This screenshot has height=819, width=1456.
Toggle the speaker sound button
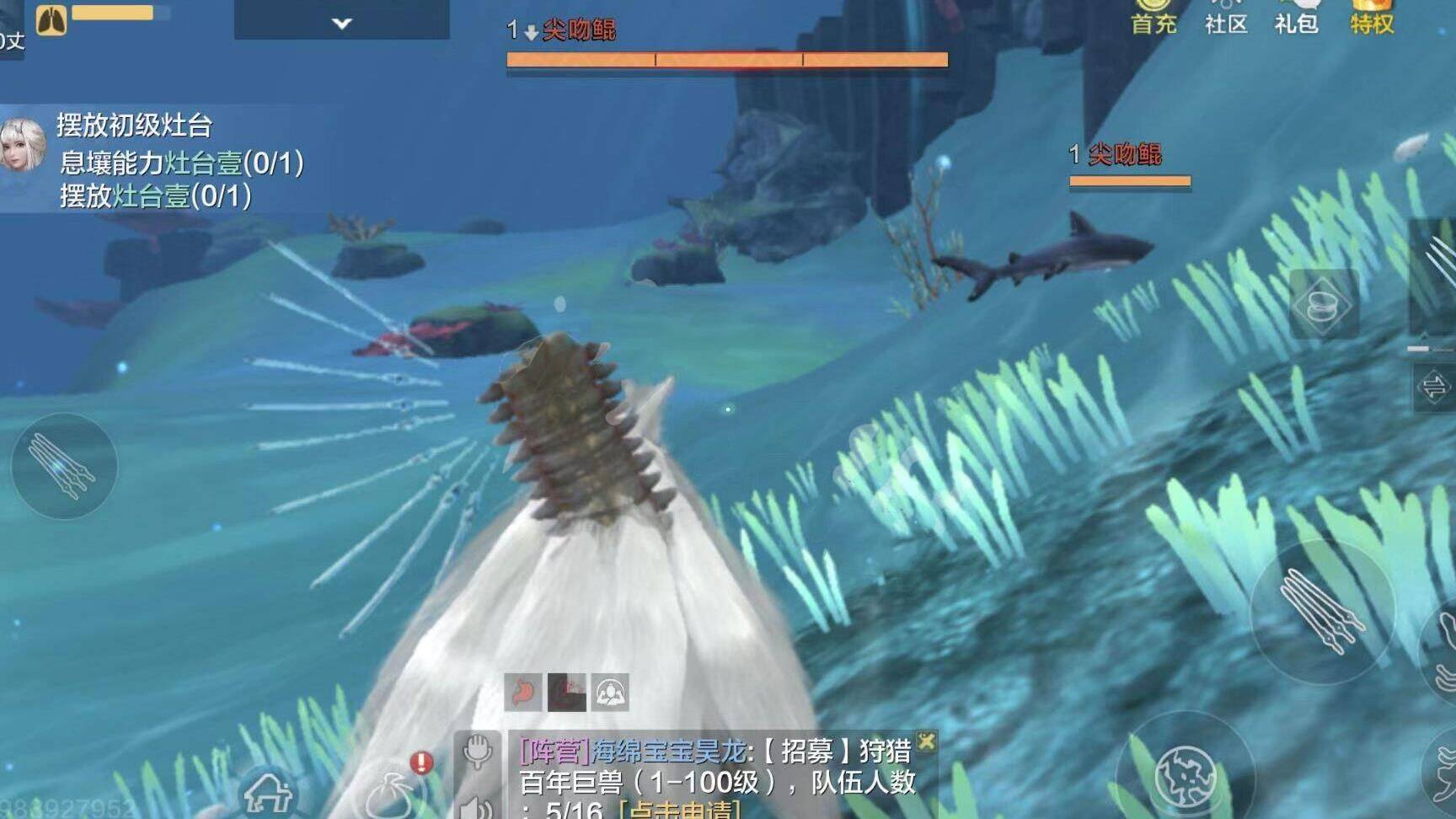click(475, 806)
